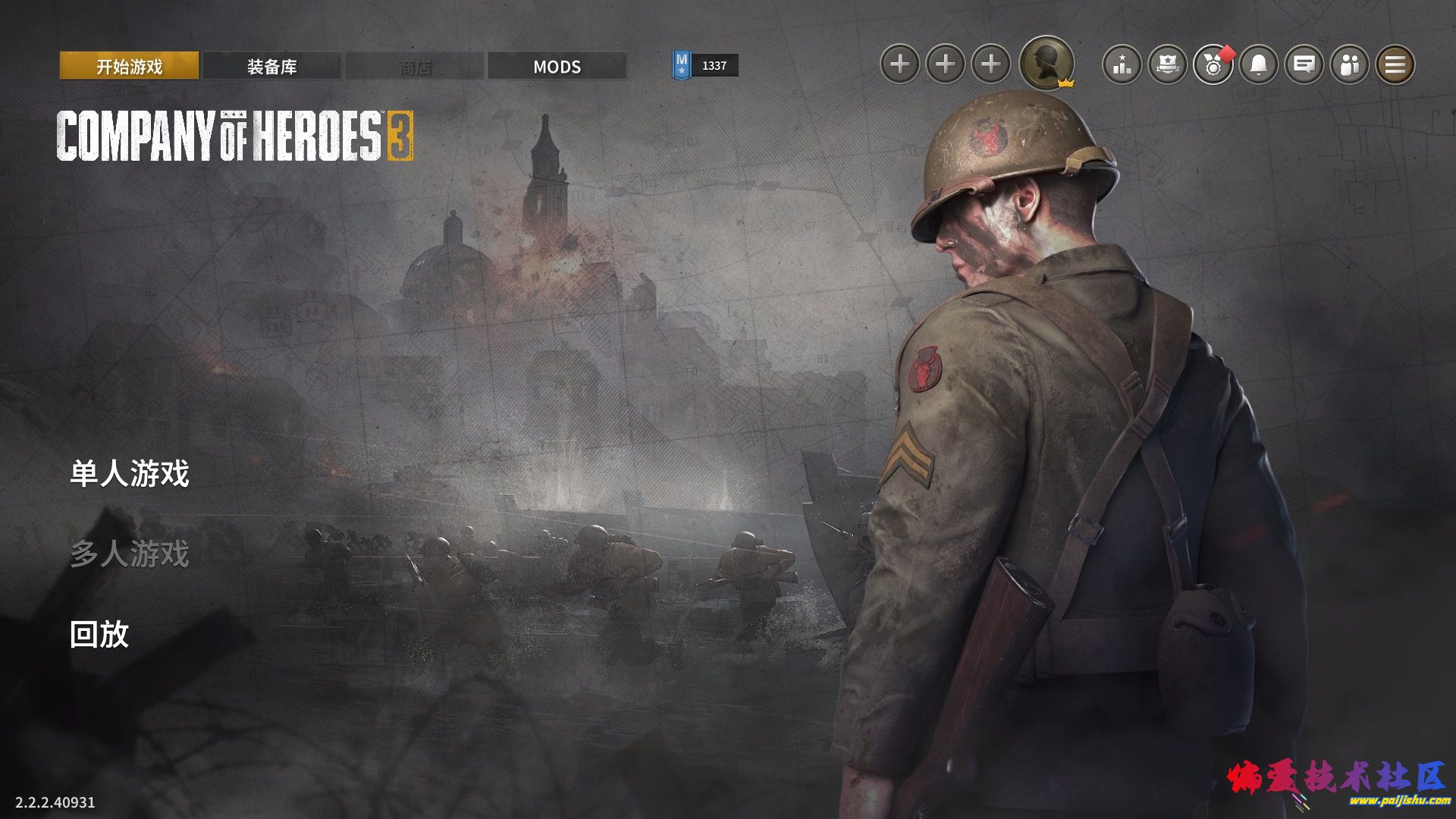The image size is (1456, 819).
Task: Switch to the 装备库 tab
Action: click(271, 66)
